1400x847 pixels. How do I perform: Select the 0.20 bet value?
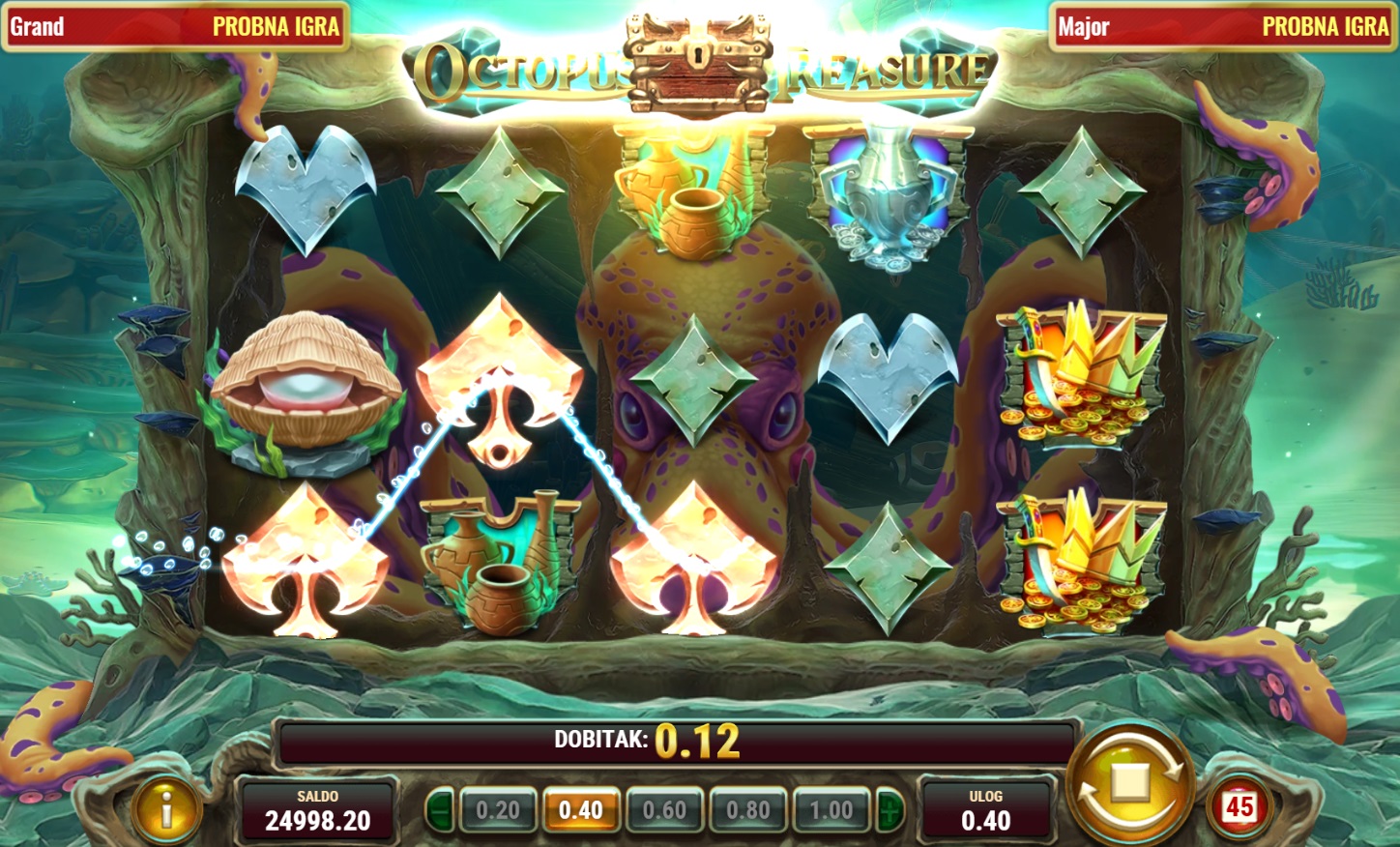(x=498, y=810)
